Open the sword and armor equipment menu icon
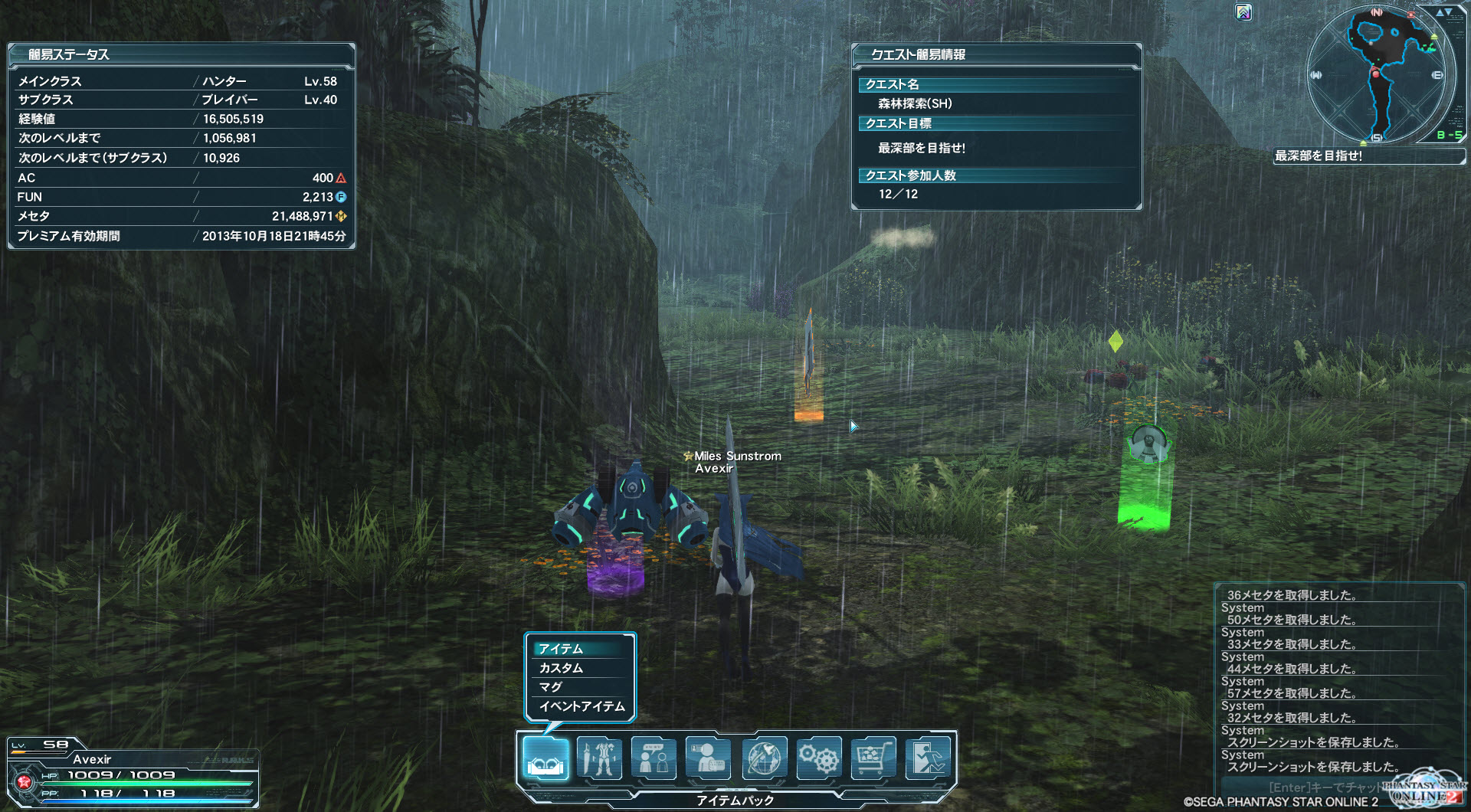Screen dimensions: 1471x812 [x=599, y=758]
